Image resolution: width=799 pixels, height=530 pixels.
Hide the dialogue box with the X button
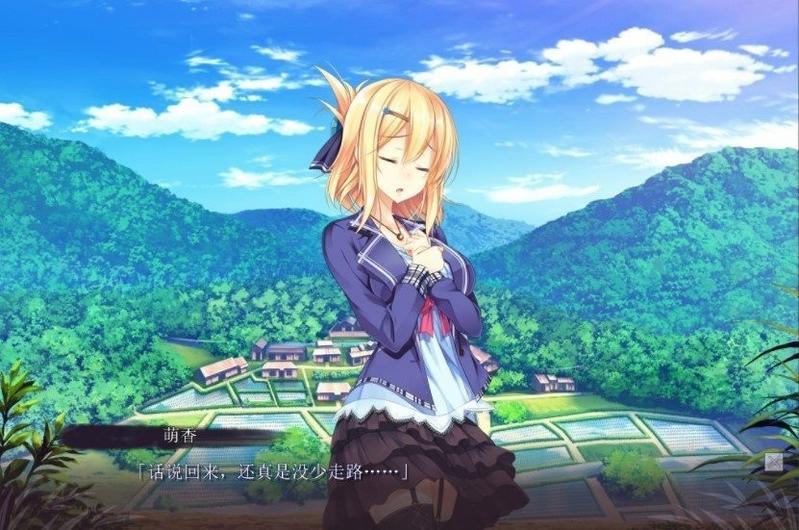(773, 461)
